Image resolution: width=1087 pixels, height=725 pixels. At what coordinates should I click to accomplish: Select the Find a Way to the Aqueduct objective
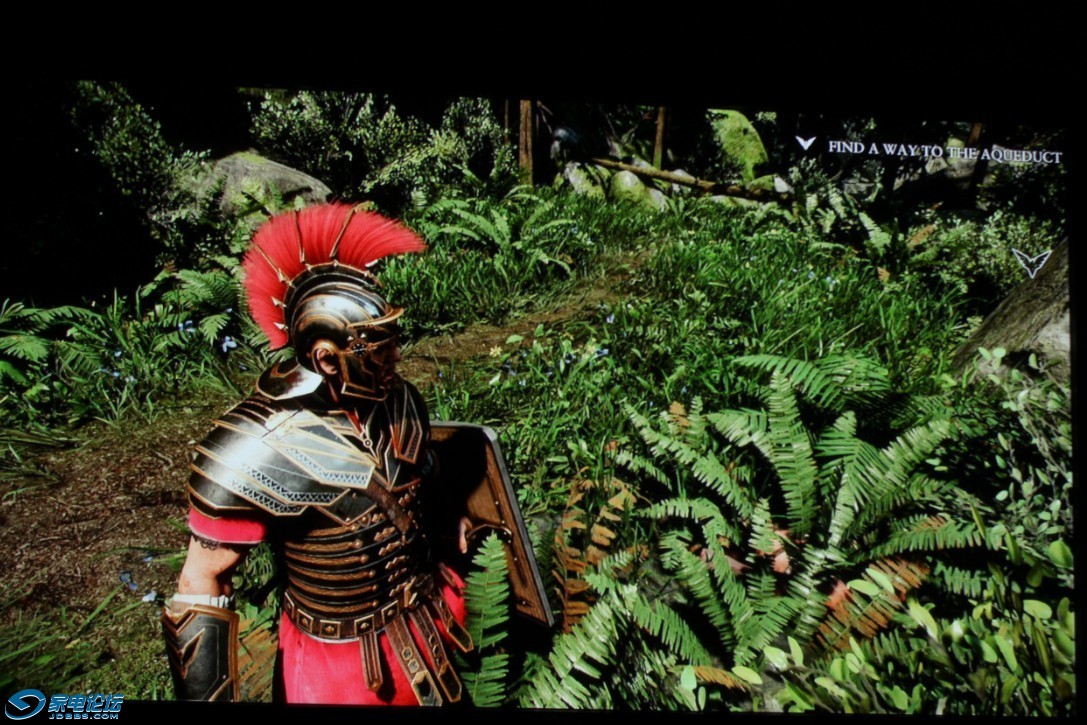(943, 153)
